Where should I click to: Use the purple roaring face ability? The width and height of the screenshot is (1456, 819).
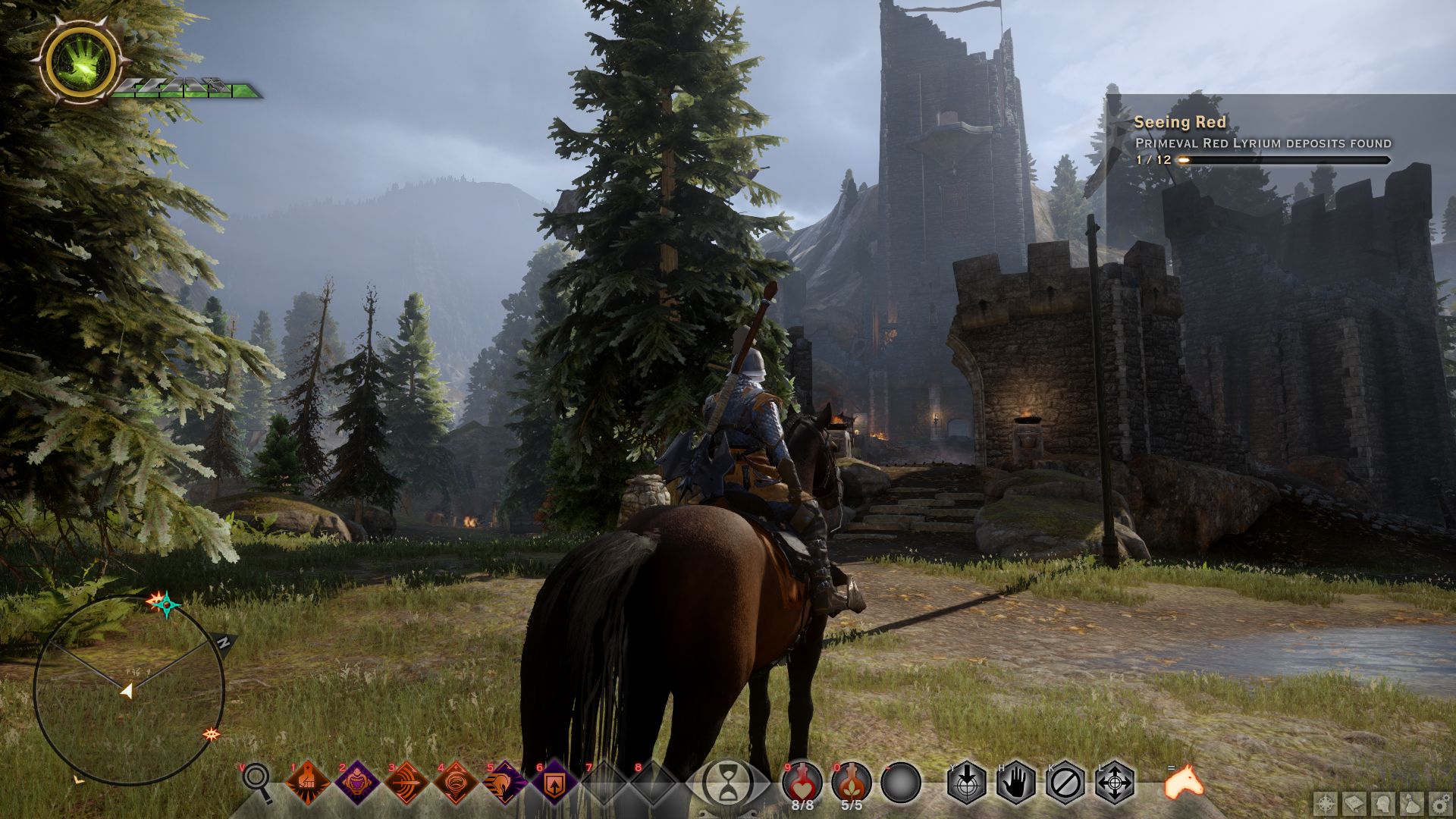point(356,783)
